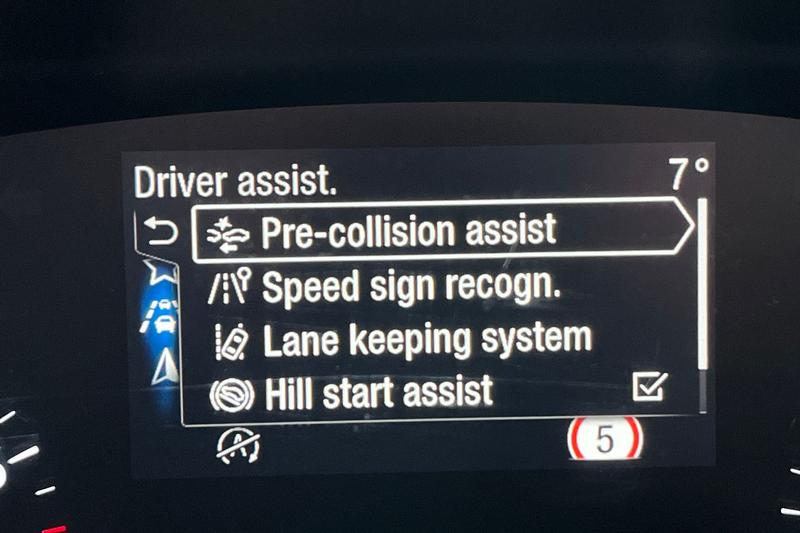Image resolution: width=800 pixels, height=533 pixels.
Task: Toggle the Hill start assist checkbox
Action: (x=650, y=389)
